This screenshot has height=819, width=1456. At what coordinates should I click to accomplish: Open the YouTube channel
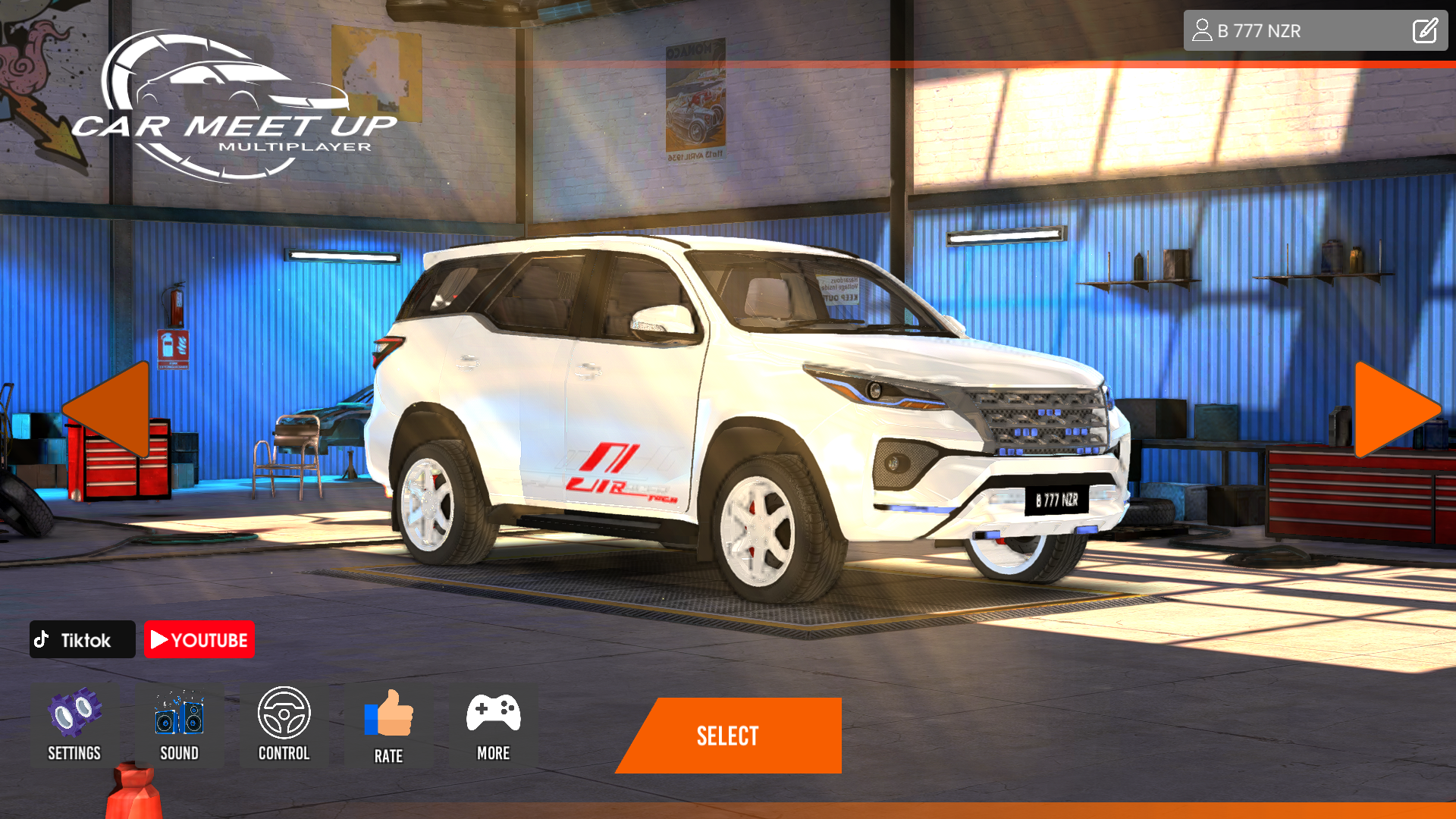[199, 639]
